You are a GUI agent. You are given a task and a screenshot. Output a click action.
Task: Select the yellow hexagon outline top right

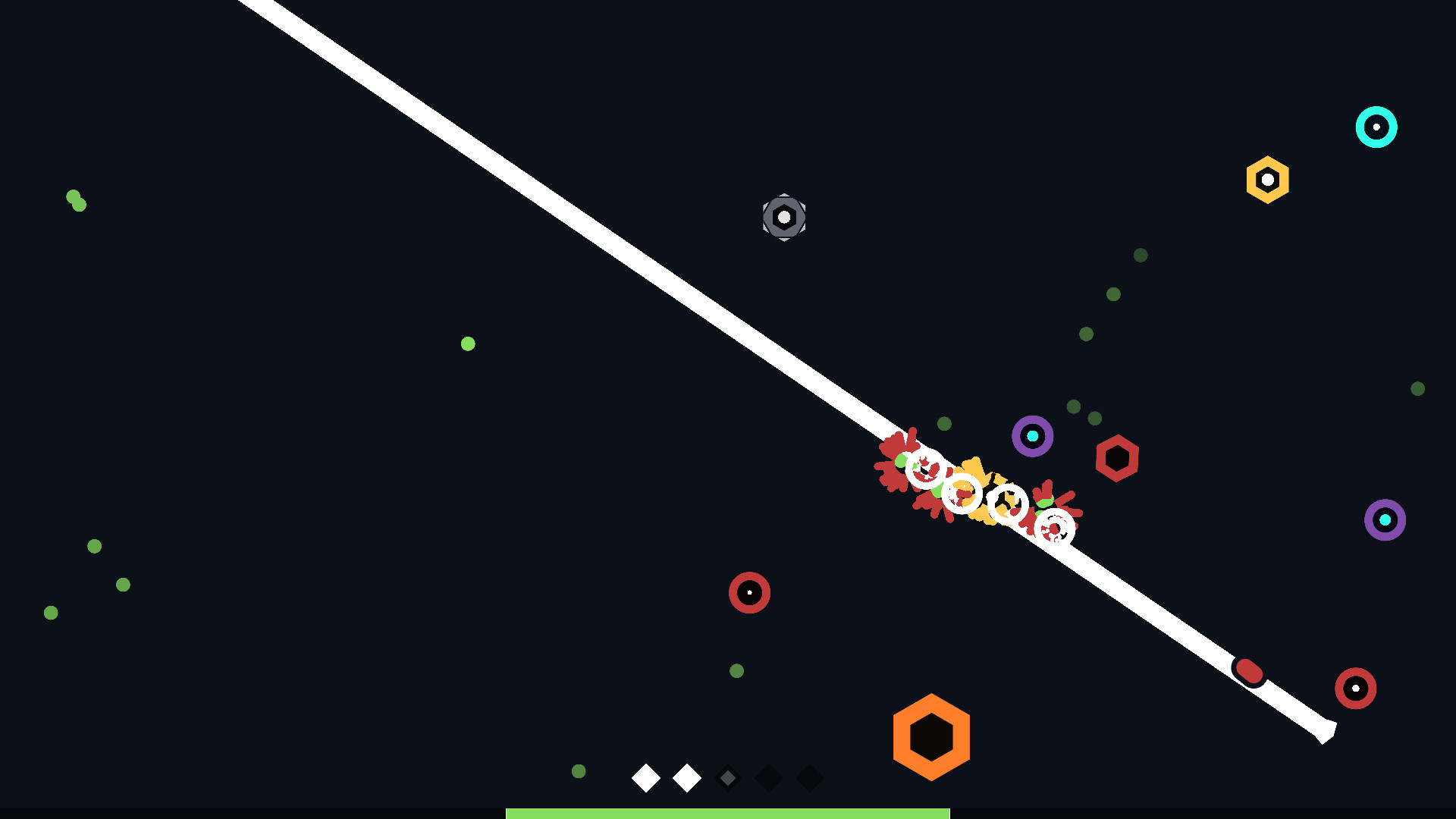click(1266, 180)
